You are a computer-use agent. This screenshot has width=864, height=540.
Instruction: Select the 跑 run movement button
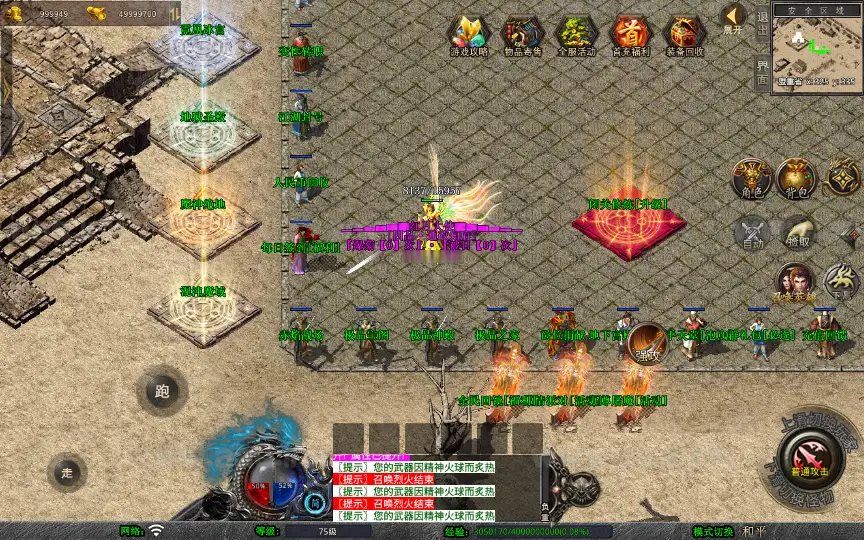162,391
